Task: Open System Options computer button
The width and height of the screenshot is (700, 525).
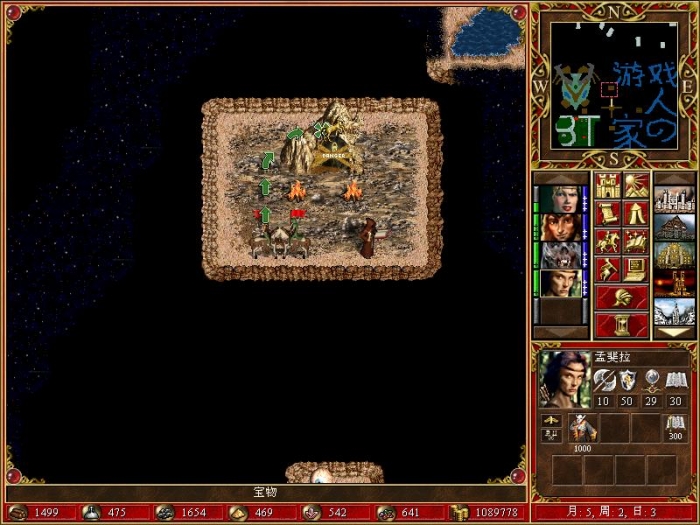Action: (636, 269)
